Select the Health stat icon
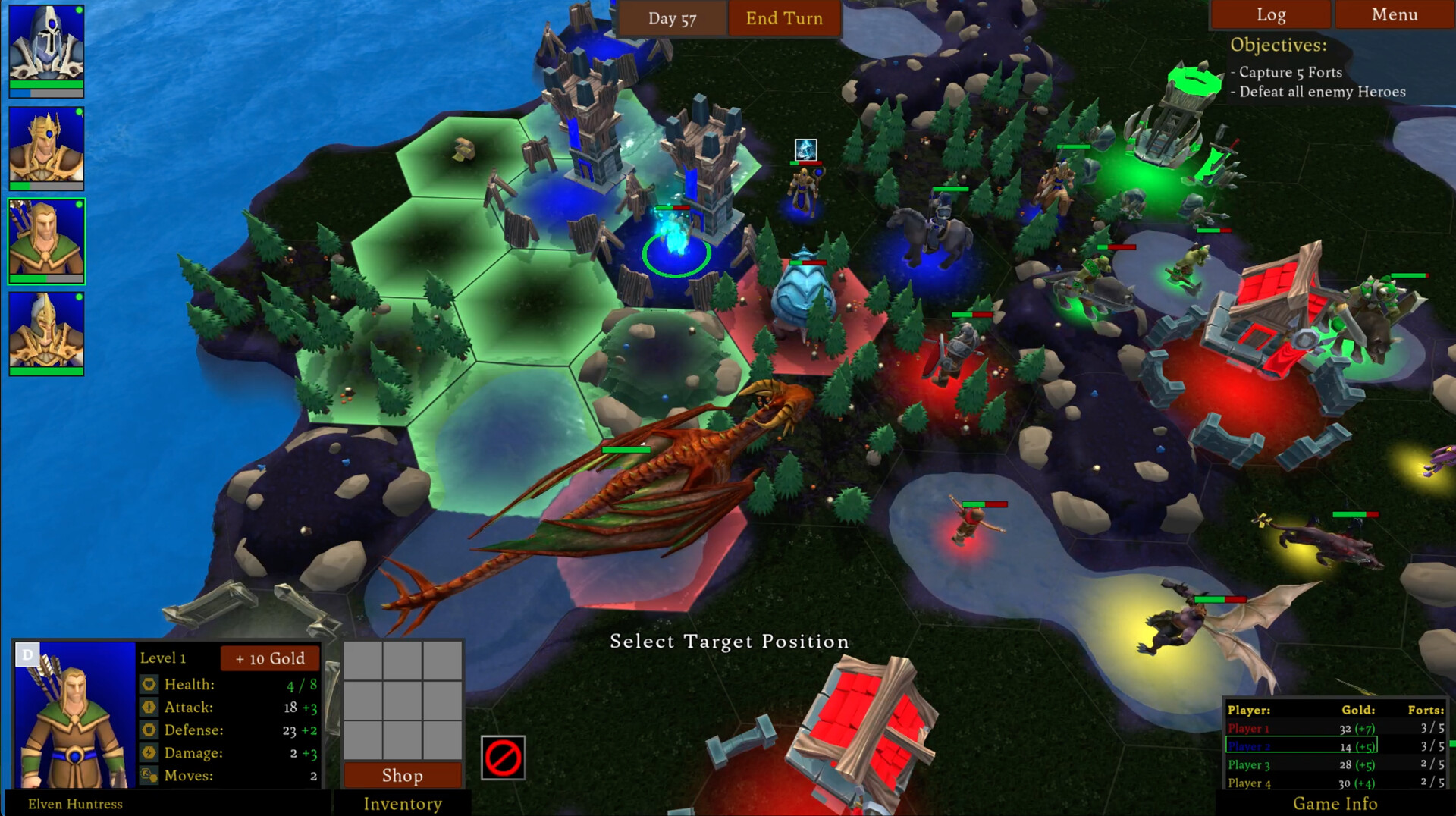The height and width of the screenshot is (816, 1456). click(149, 684)
